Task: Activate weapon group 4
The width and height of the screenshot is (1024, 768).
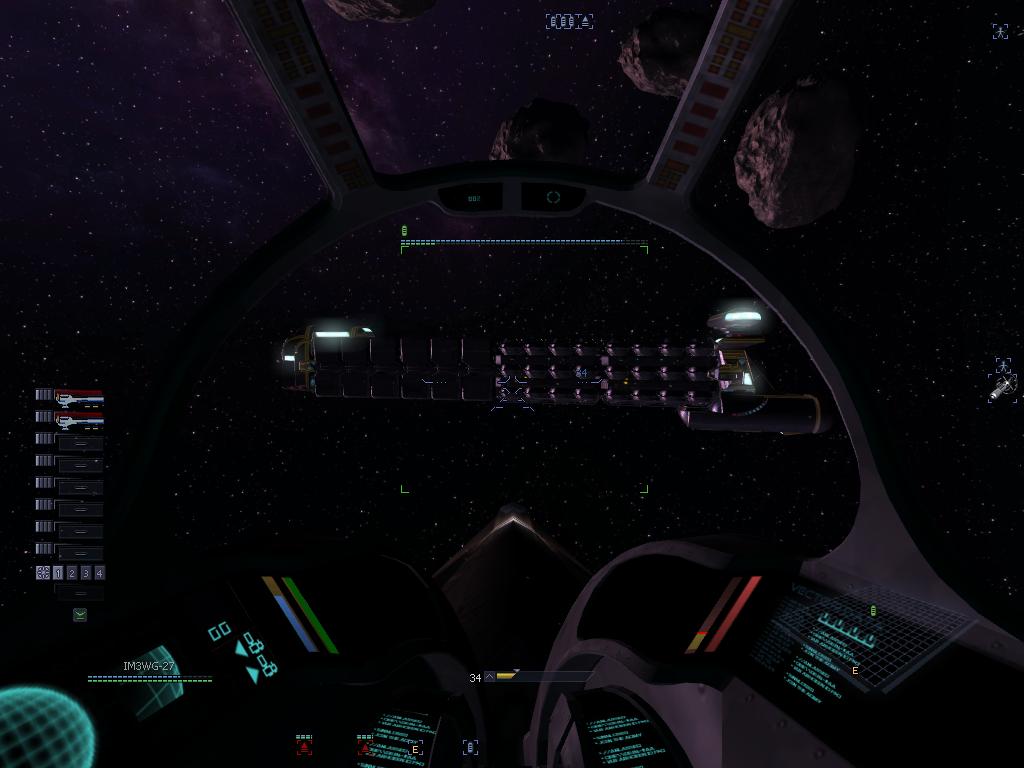Action: point(99,573)
